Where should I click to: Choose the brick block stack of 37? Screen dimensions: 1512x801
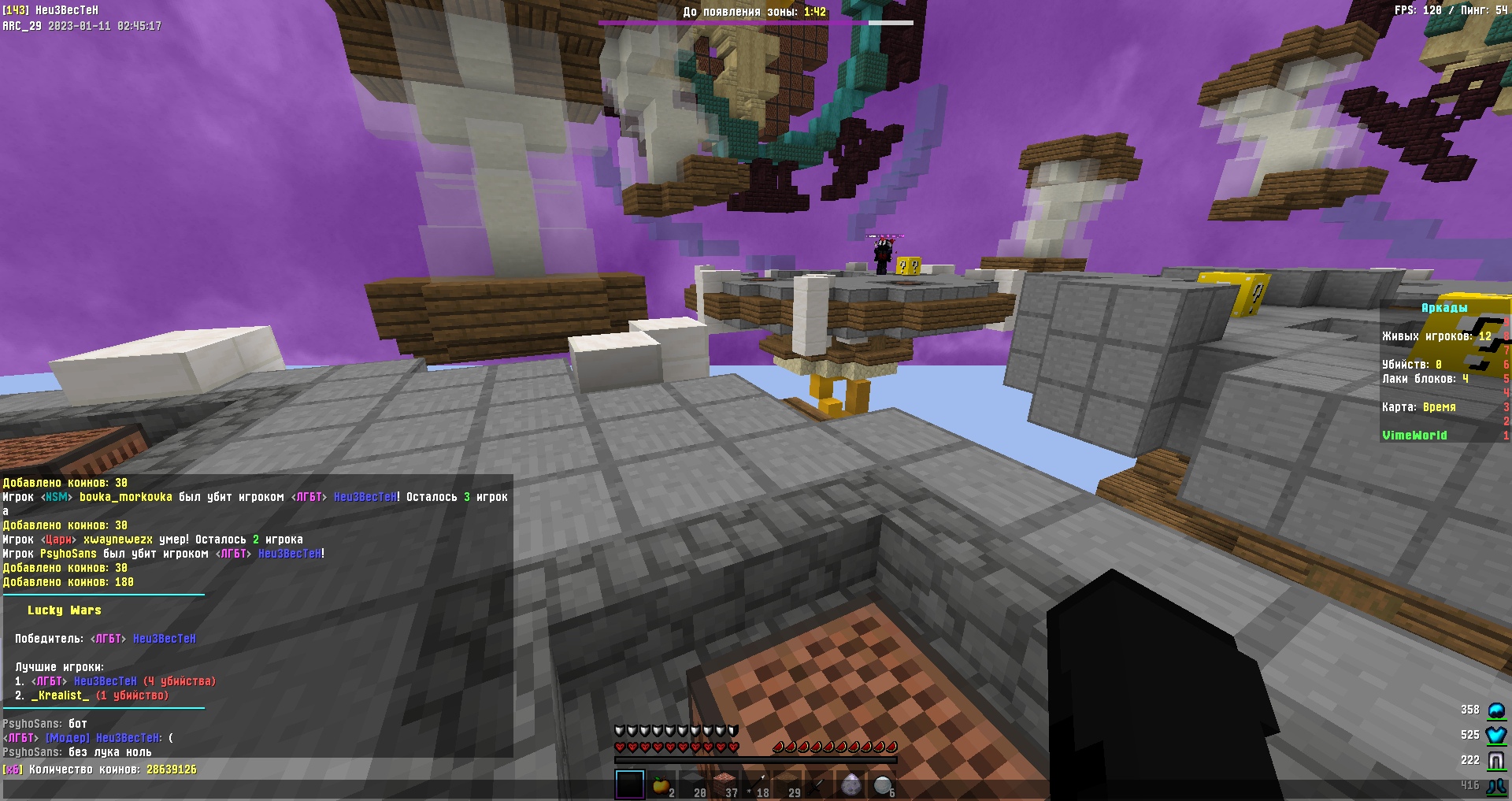click(x=724, y=785)
